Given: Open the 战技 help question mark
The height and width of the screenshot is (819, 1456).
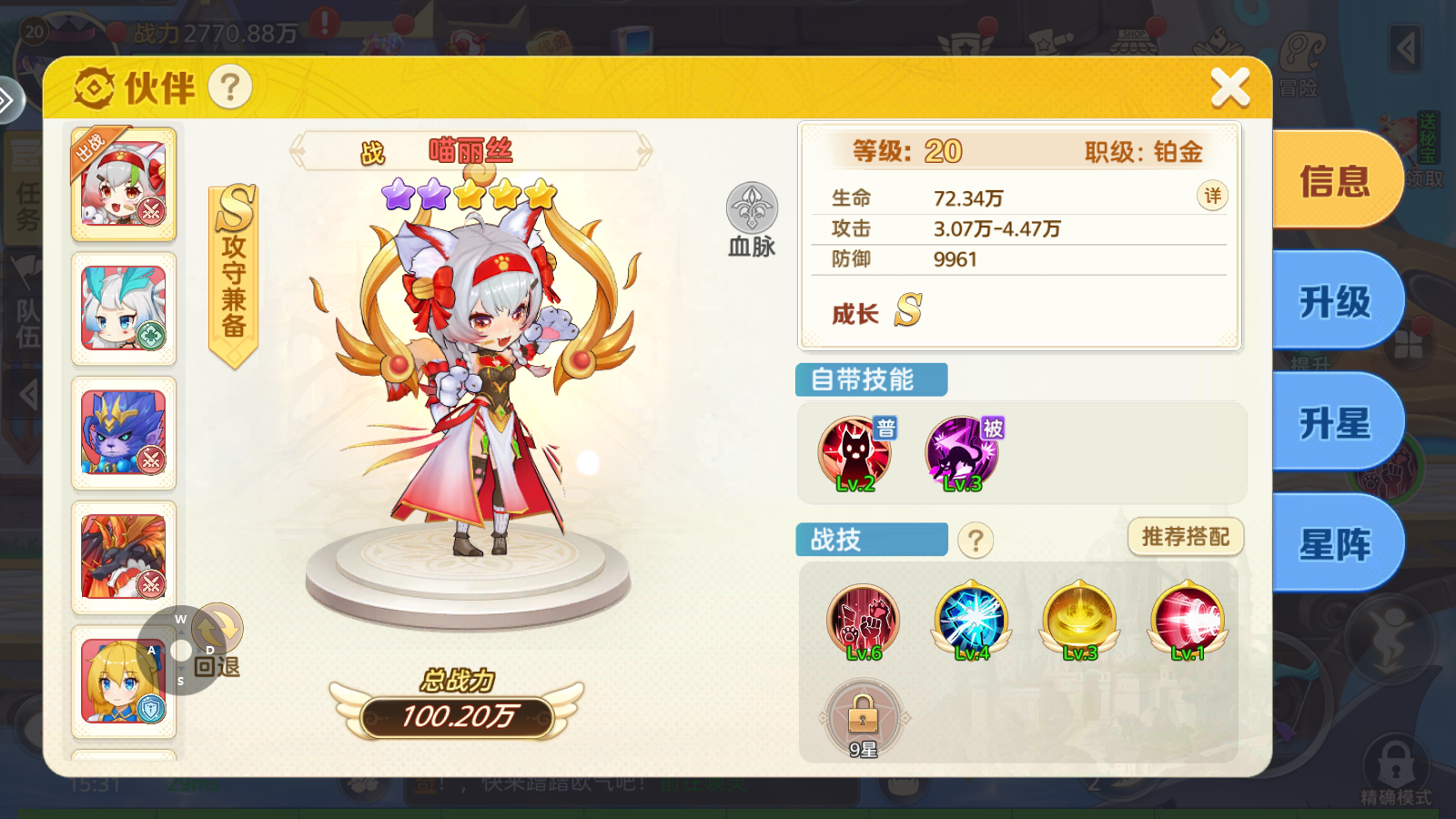Looking at the screenshot, I should (x=976, y=540).
